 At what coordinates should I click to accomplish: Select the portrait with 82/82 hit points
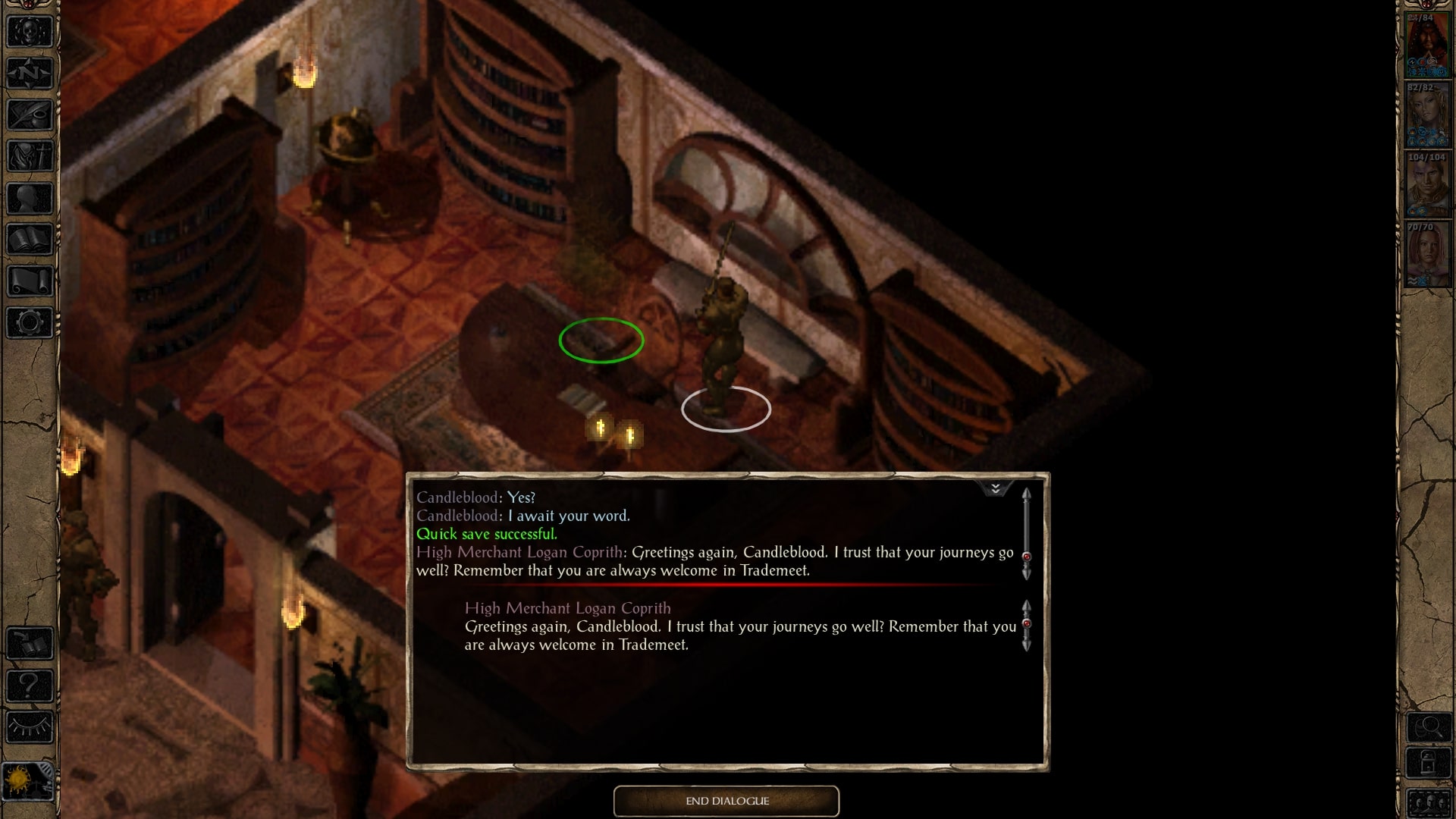(x=1427, y=115)
